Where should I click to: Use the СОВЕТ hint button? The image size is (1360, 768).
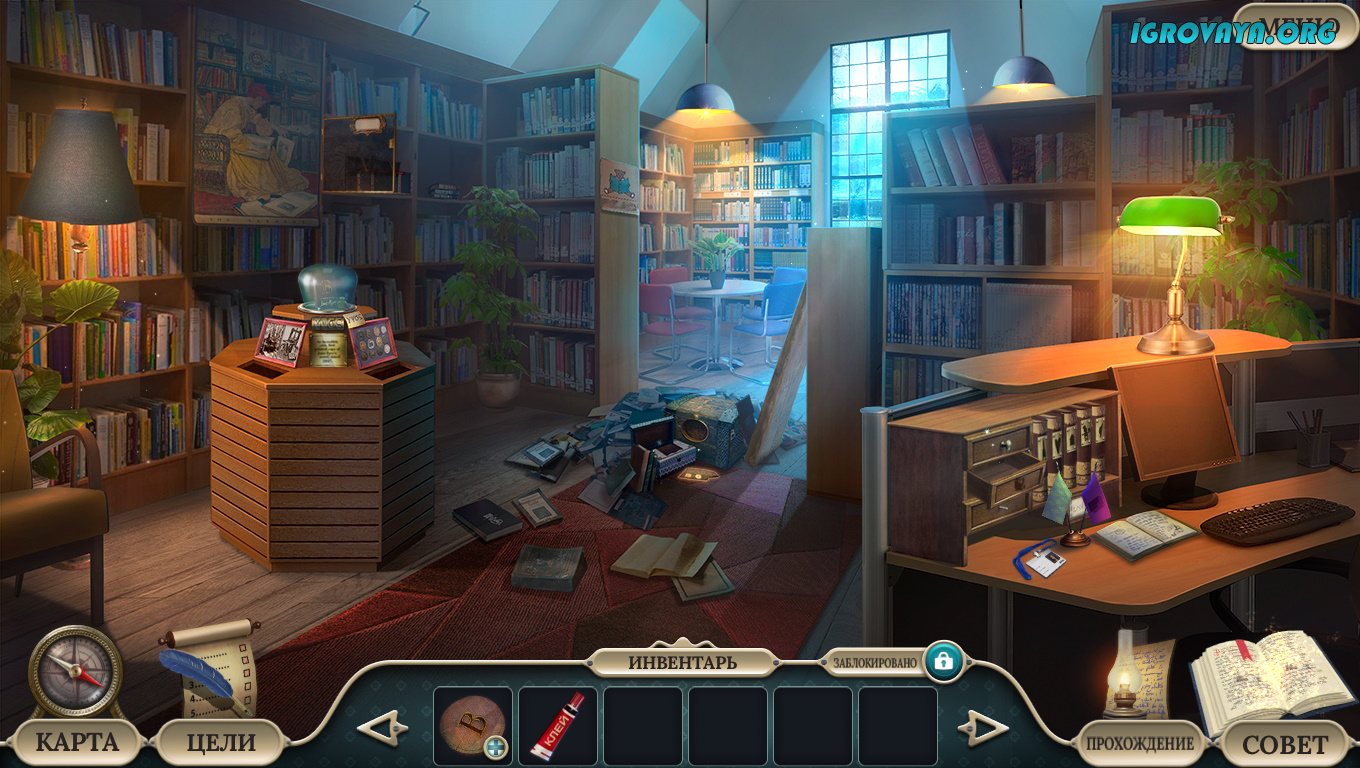[1284, 744]
